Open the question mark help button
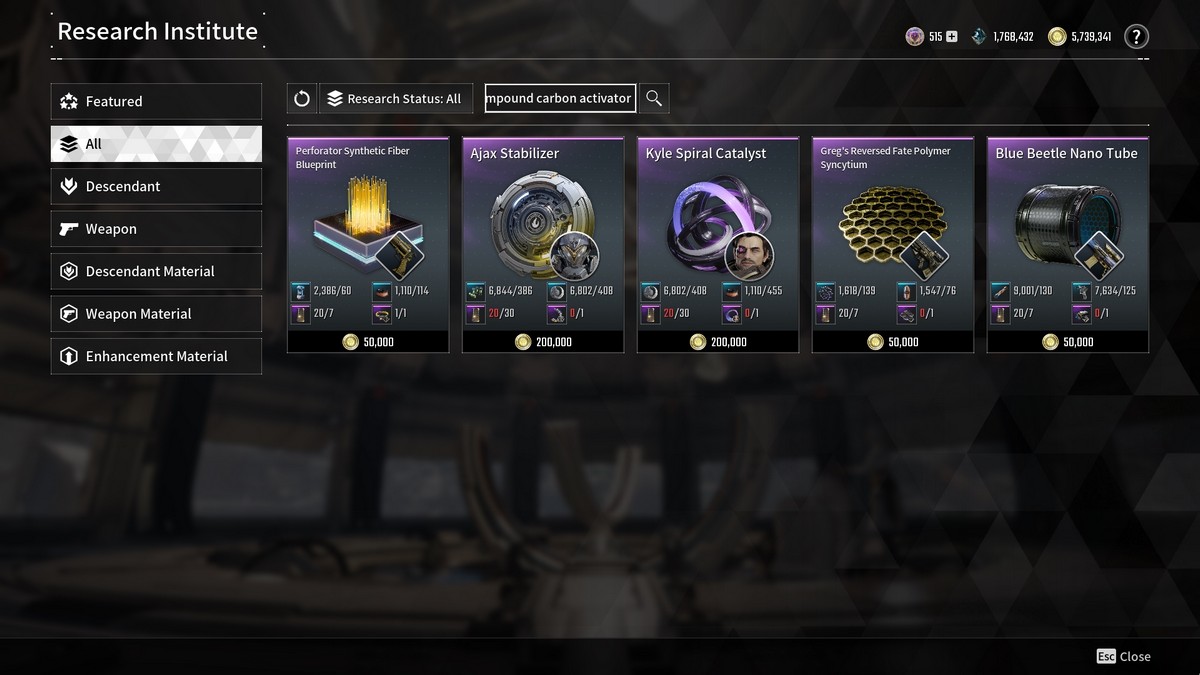This screenshot has height=675, width=1200. pyautogui.click(x=1136, y=37)
